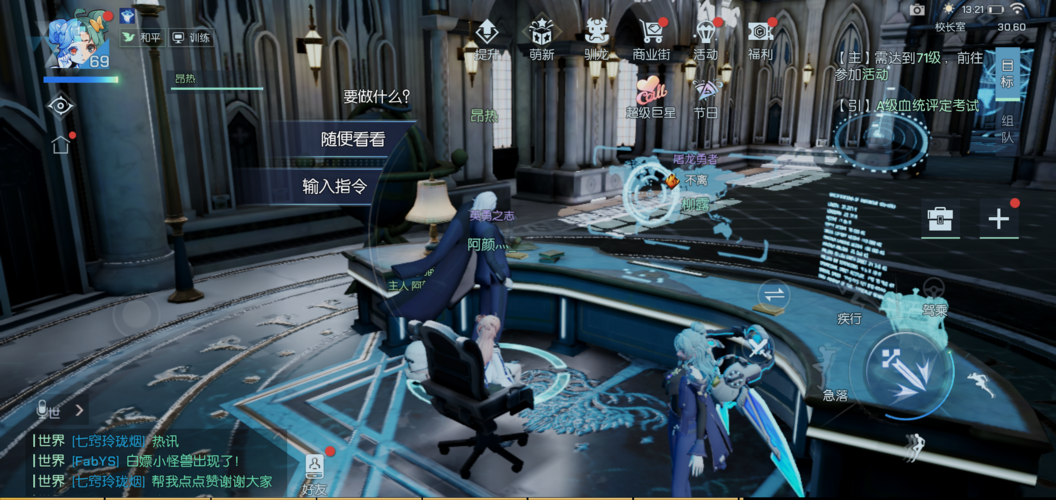
Task: Open the 福利 benefits menu
Action: pos(760,38)
